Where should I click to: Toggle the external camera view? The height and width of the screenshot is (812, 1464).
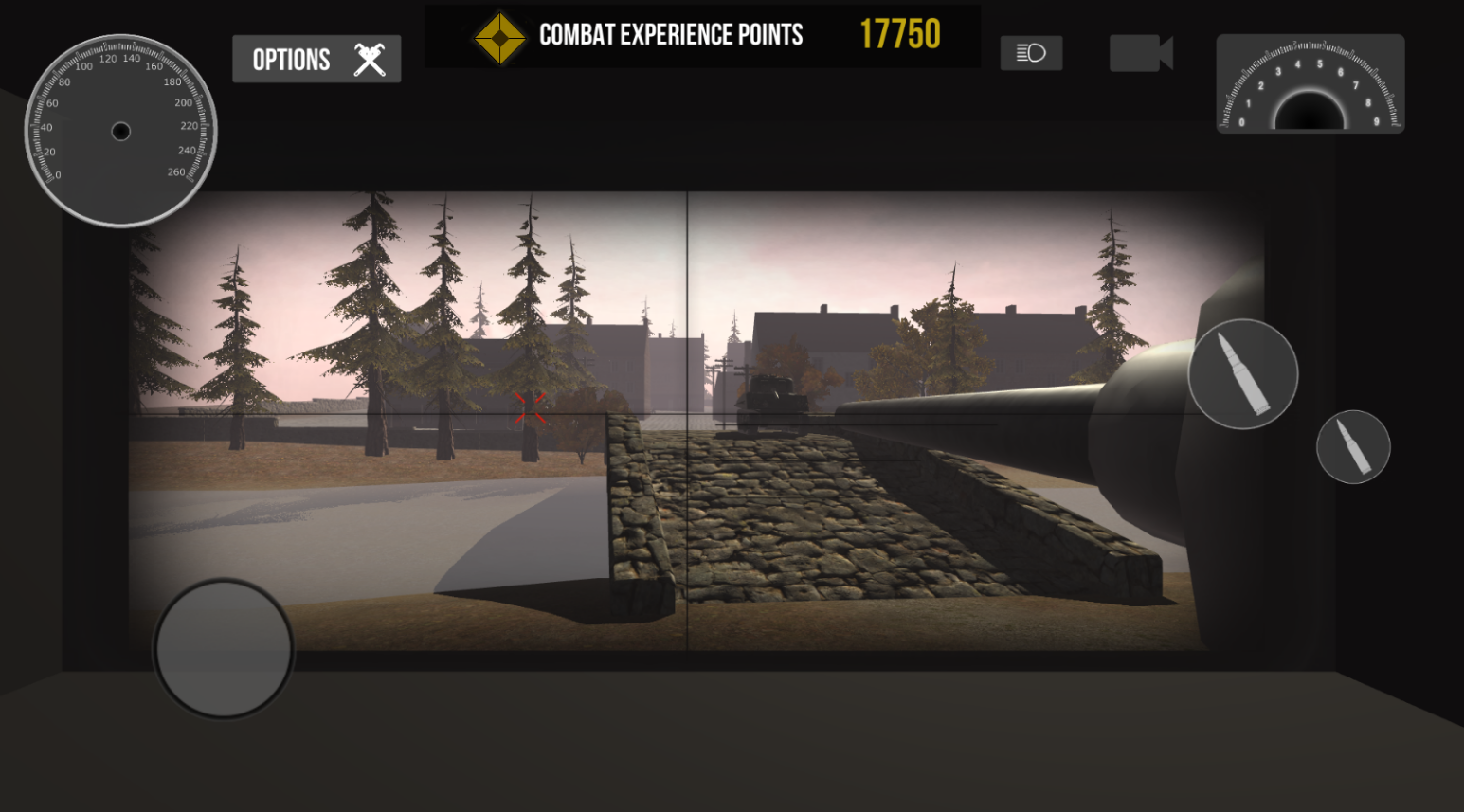[1140, 53]
